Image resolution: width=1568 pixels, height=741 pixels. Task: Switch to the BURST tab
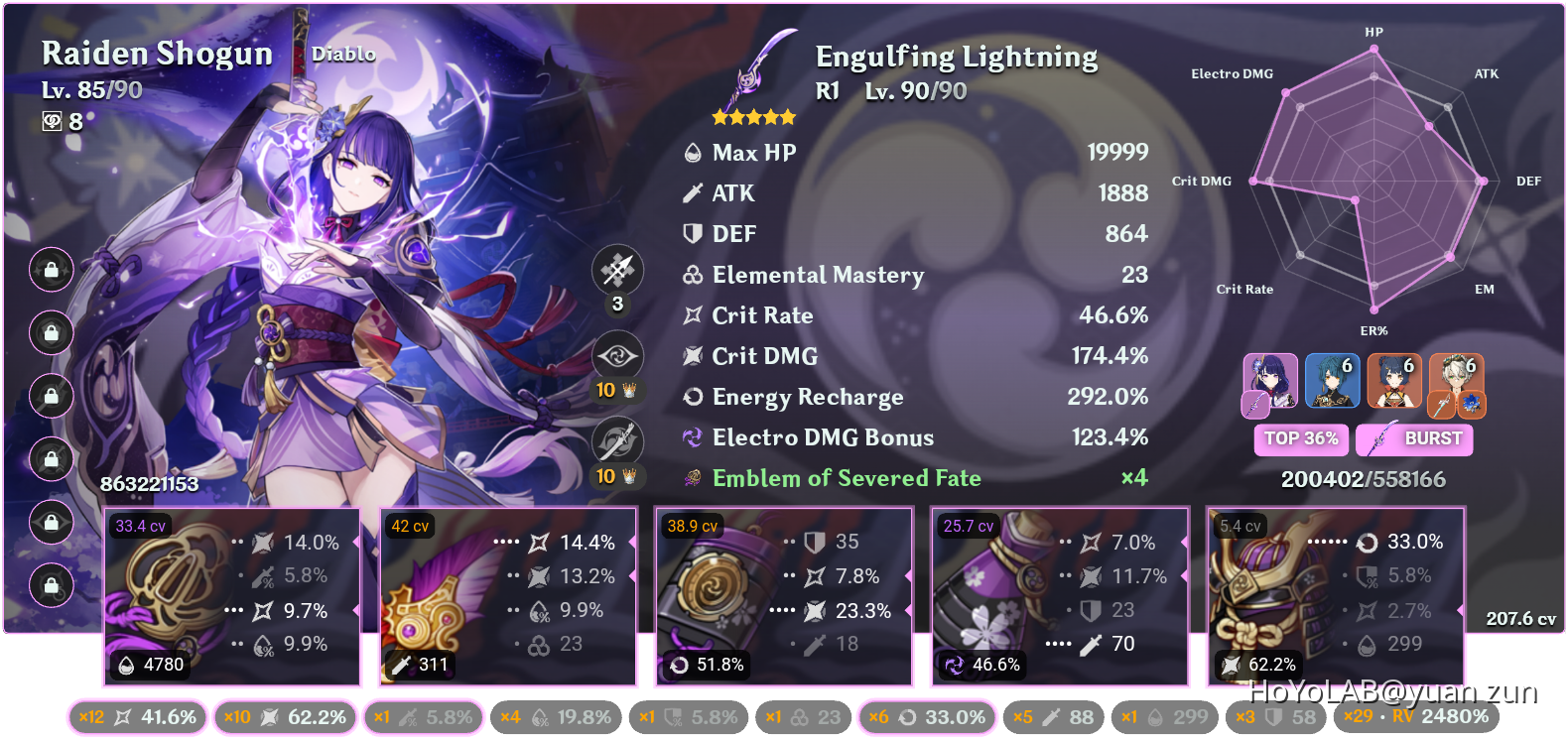click(x=1414, y=439)
